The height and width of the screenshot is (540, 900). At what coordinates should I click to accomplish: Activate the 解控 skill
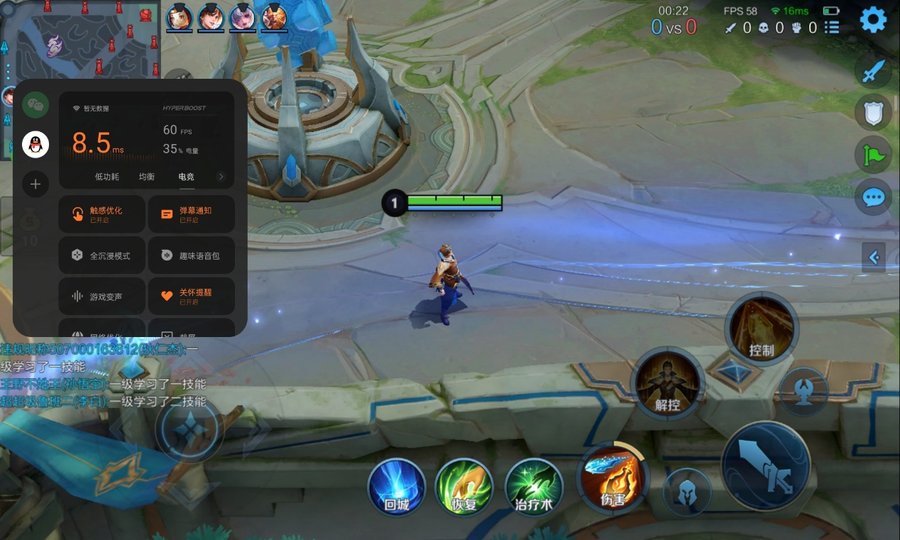coord(668,383)
